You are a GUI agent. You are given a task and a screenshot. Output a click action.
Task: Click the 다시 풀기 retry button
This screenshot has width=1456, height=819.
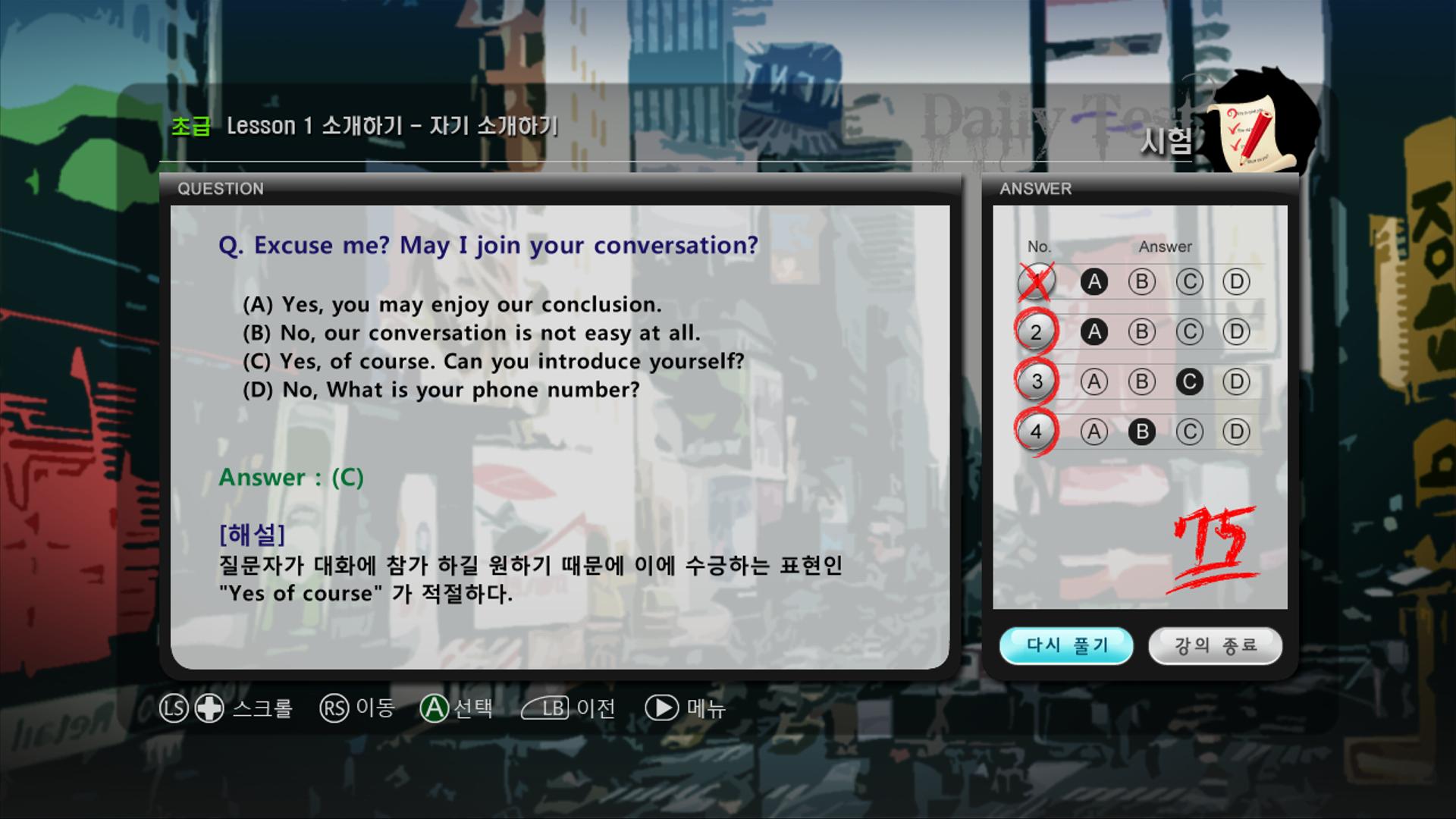pos(1066,645)
